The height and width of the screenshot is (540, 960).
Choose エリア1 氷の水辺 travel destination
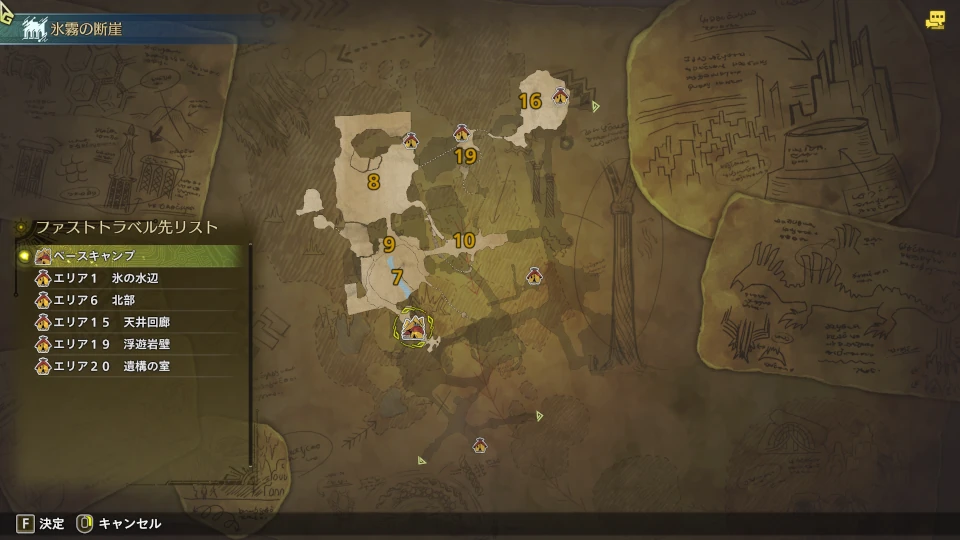tap(130, 279)
